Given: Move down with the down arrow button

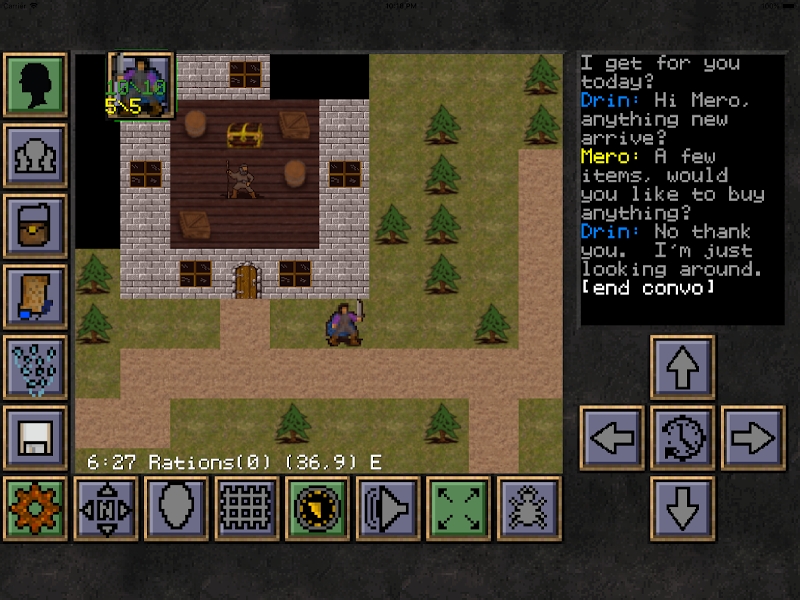Looking at the screenshot, I should 682,508.
